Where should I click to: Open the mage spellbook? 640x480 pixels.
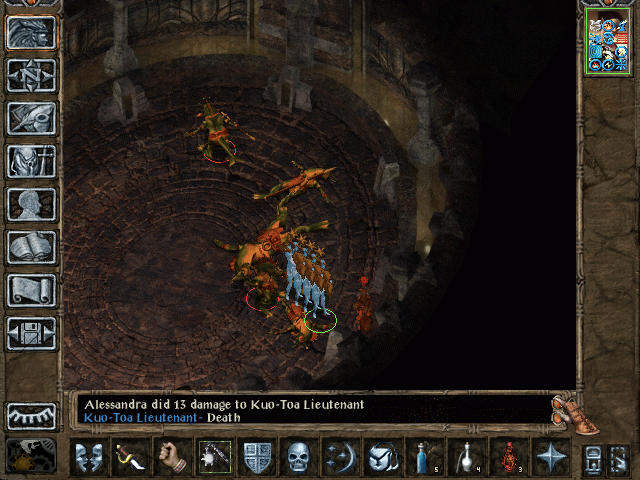tap(32, 247)
